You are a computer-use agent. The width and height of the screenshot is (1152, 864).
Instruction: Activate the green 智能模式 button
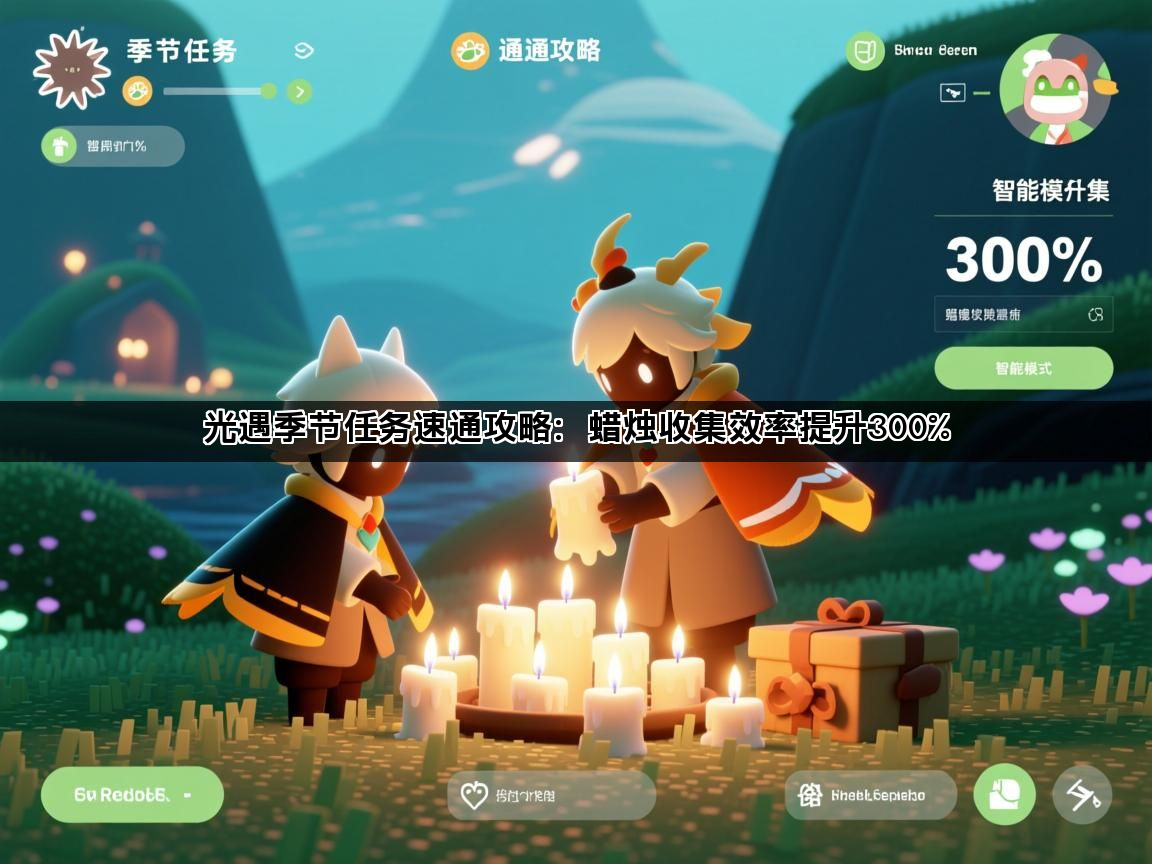pos(1023,368)
